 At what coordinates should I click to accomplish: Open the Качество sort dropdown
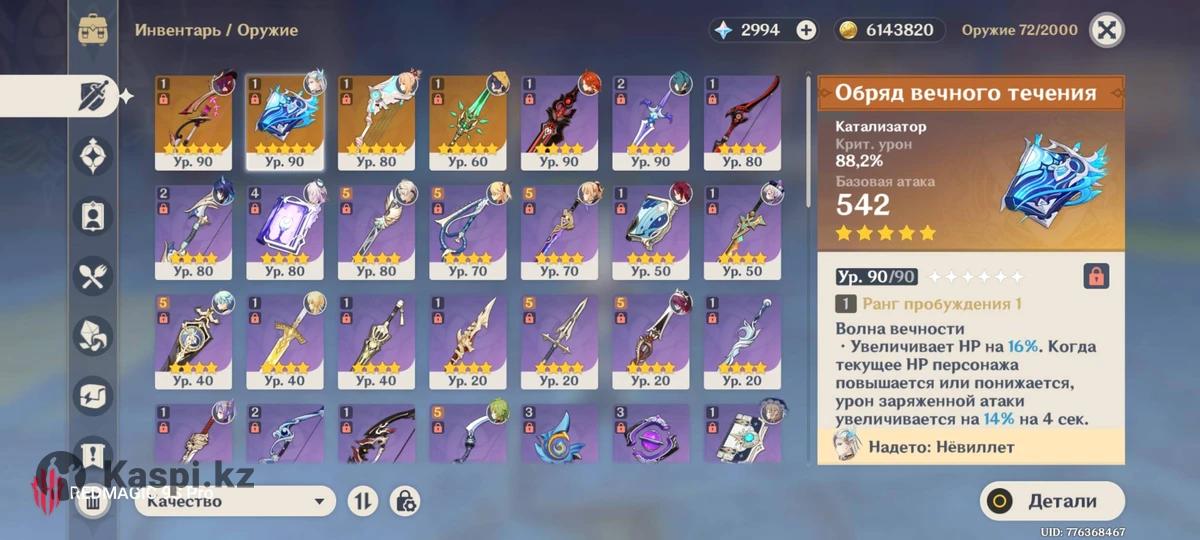click(x=235, y=501)
